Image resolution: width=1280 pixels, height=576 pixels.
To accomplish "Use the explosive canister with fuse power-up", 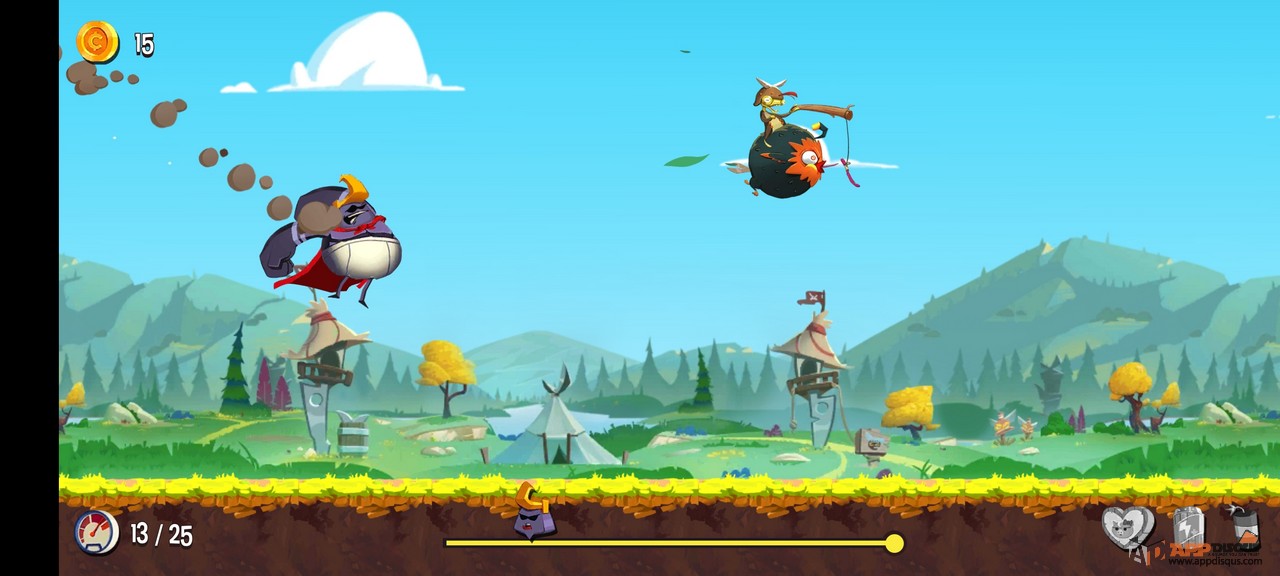I will point(1243,525).
